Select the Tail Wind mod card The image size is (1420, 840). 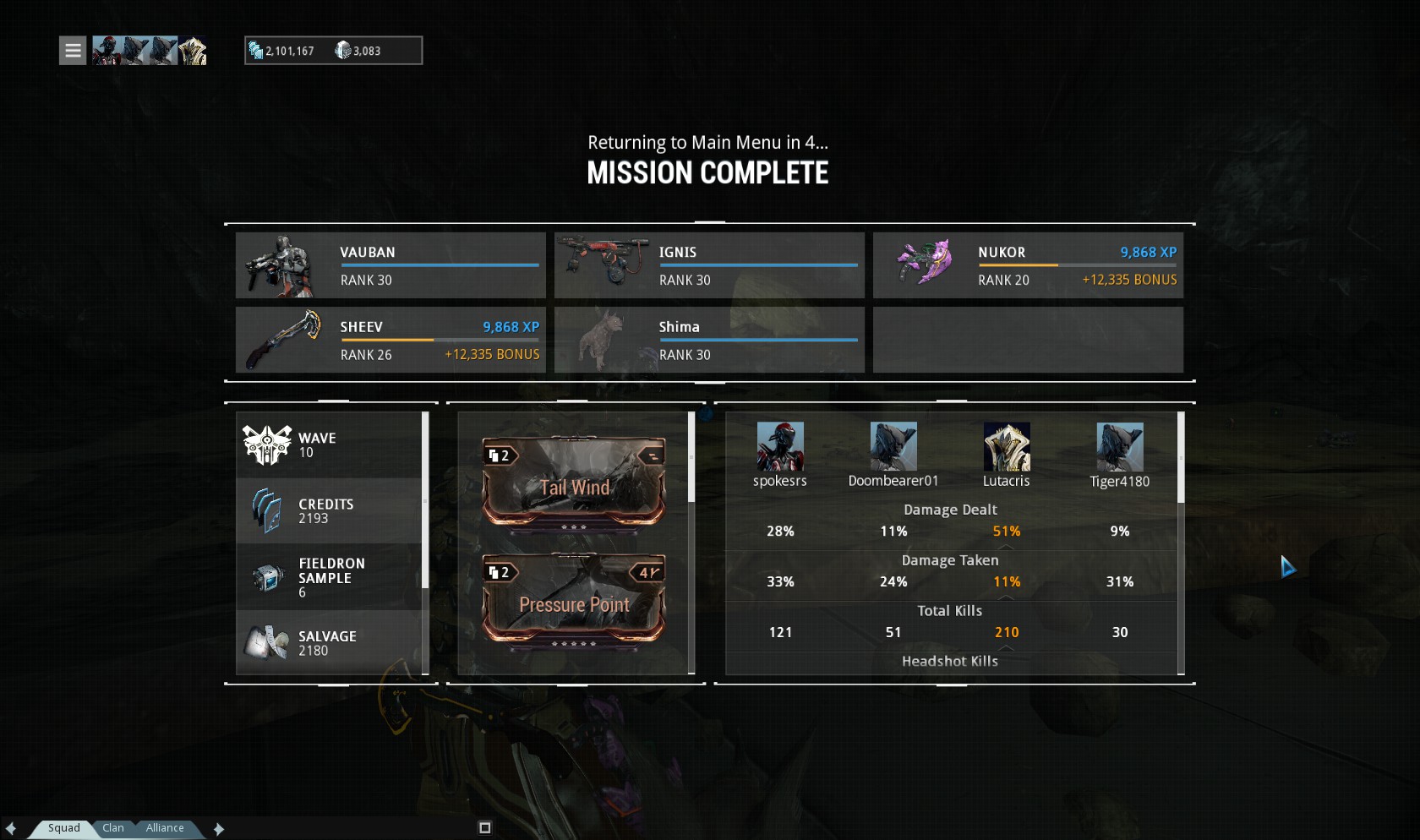click(x=574, y=483)
